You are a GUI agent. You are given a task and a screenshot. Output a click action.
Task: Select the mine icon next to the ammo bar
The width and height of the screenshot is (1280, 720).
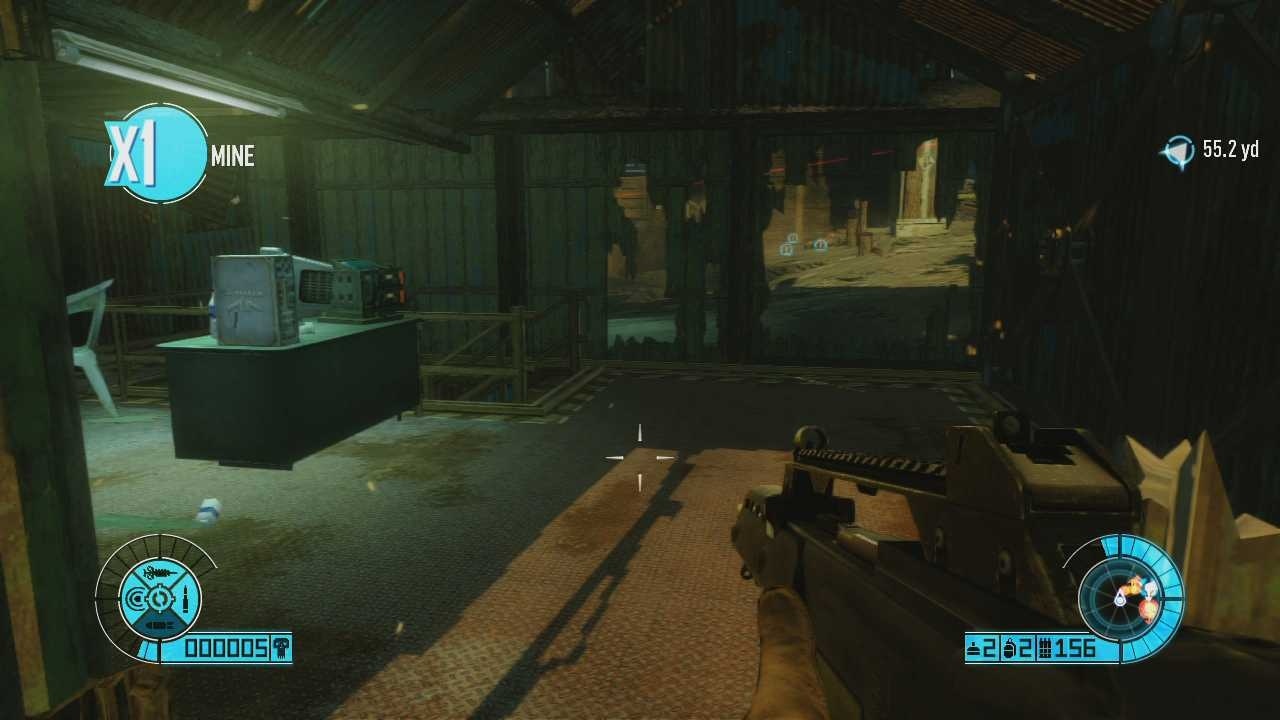click(x=973, y=648)
